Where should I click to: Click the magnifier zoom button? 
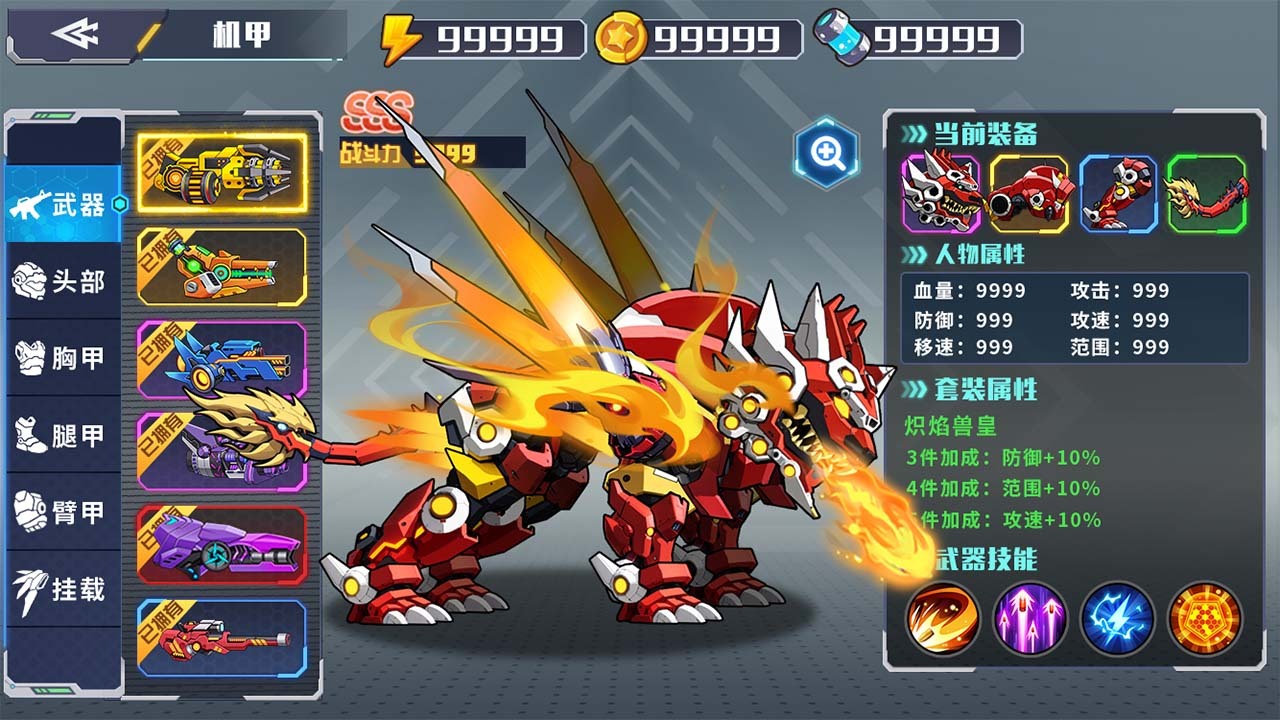[x=827, y=153]
